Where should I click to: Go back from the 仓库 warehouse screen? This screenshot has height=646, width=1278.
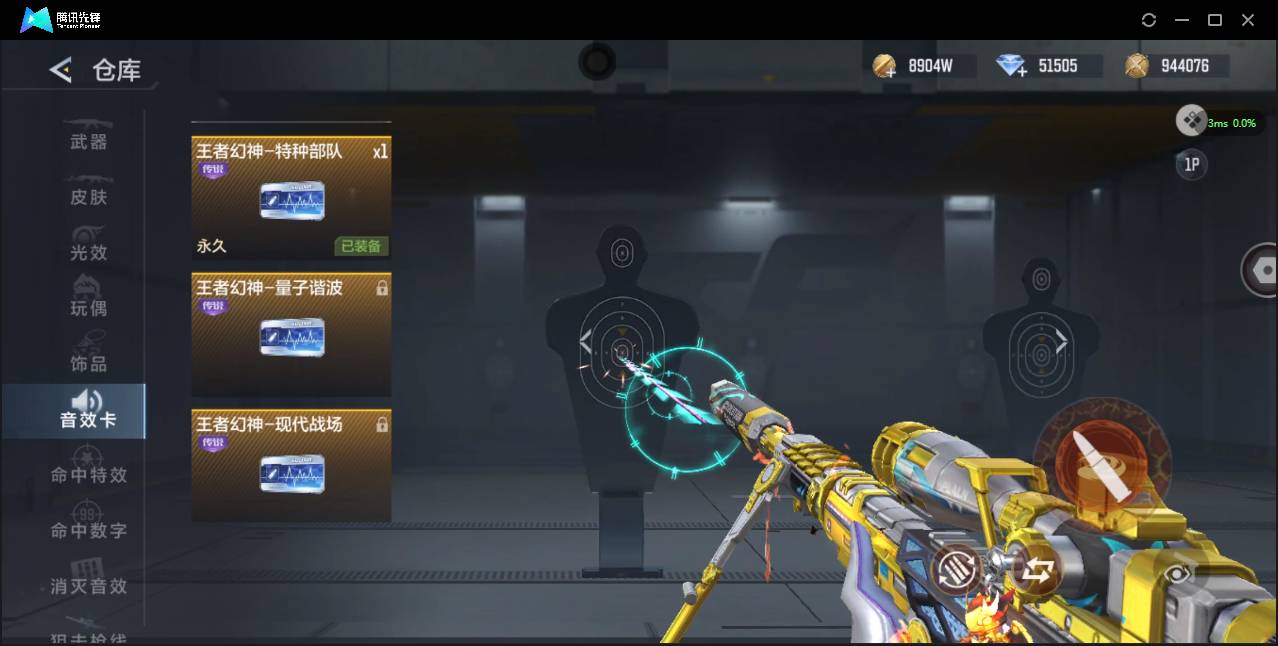pos(61,70)
